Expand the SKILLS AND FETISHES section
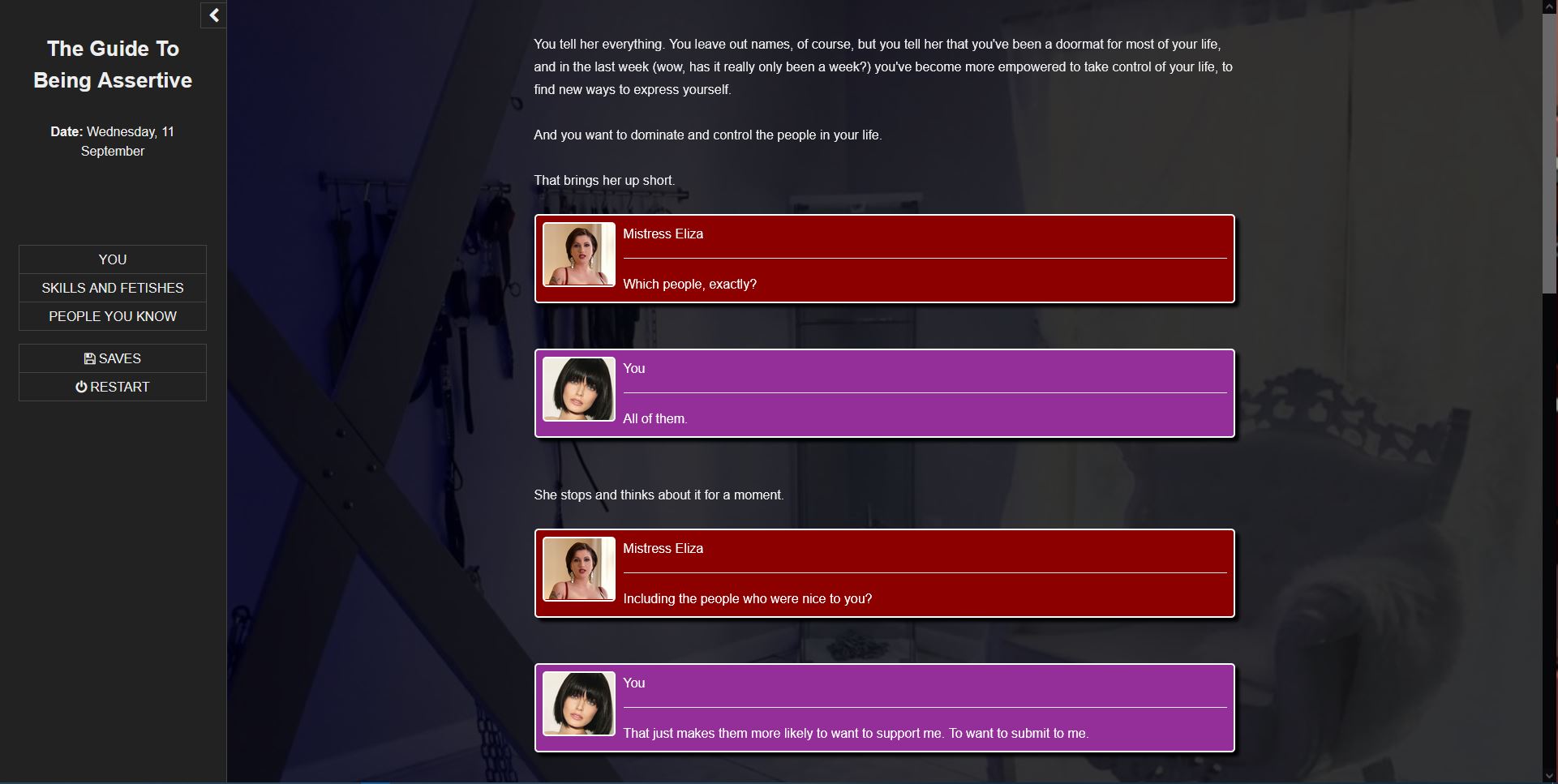This screenshot has width=1558, height=784. [112, 288]
